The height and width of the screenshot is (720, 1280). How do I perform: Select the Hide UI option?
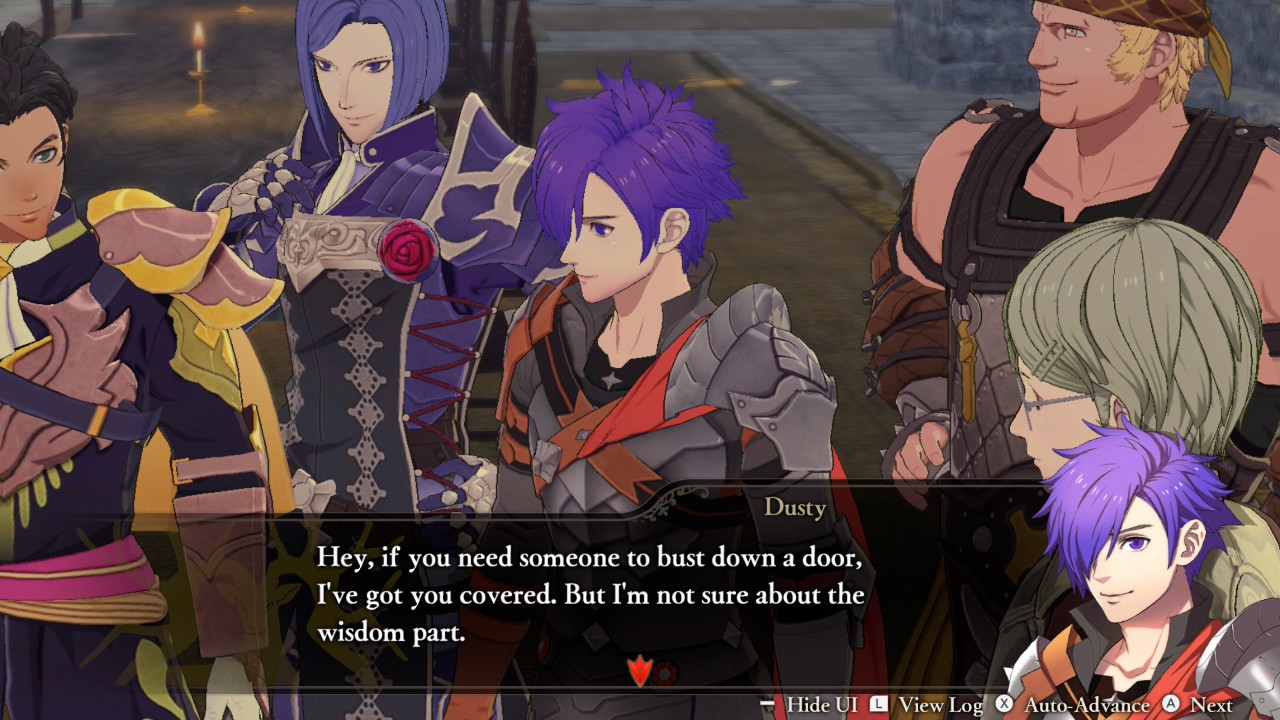[x=808, y=705]
